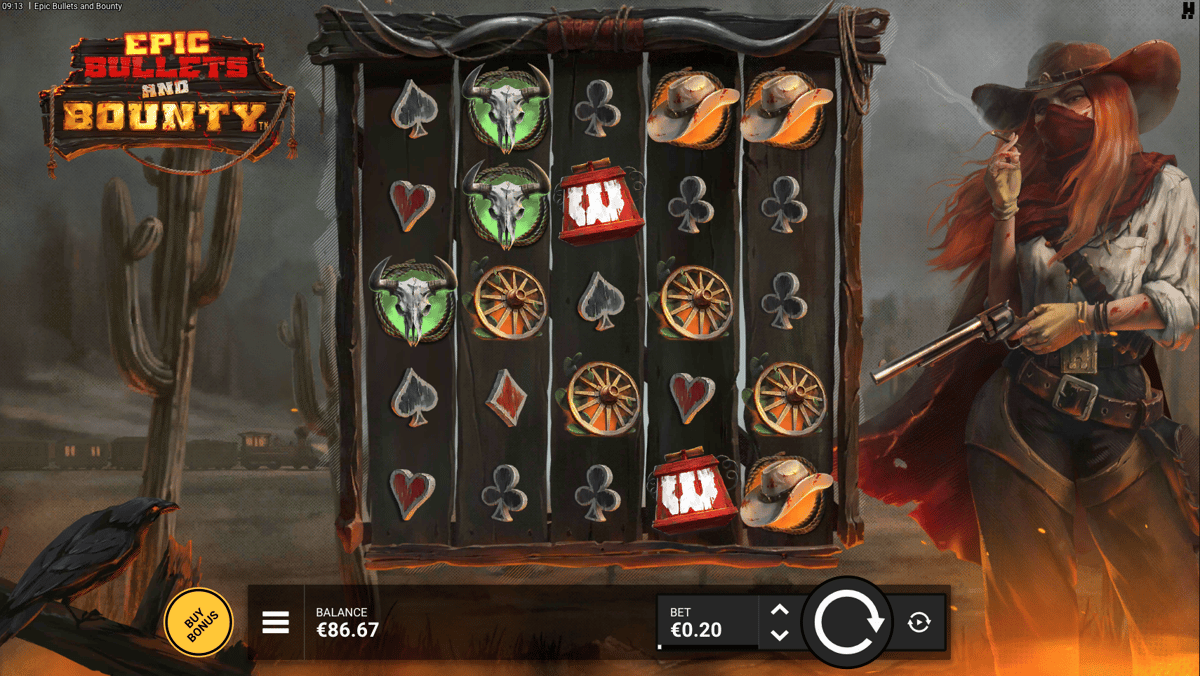1200x676 pixels.
Task: Decrease the bet with the down arrow
Action: pos(780,635)
